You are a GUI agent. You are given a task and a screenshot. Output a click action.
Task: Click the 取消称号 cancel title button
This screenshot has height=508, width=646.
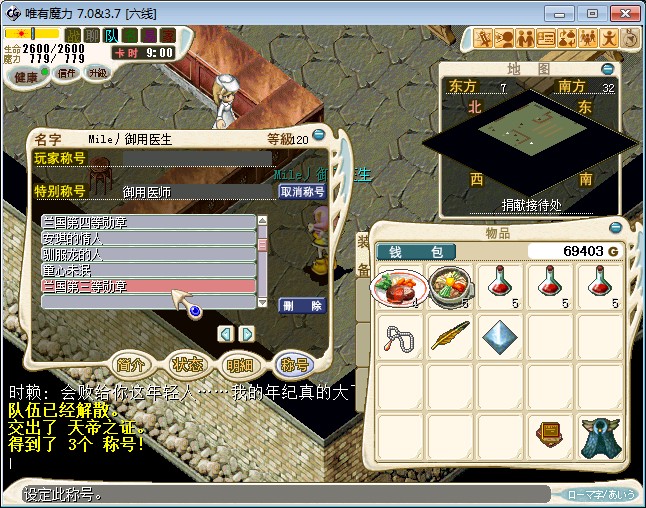pos(301,191)
